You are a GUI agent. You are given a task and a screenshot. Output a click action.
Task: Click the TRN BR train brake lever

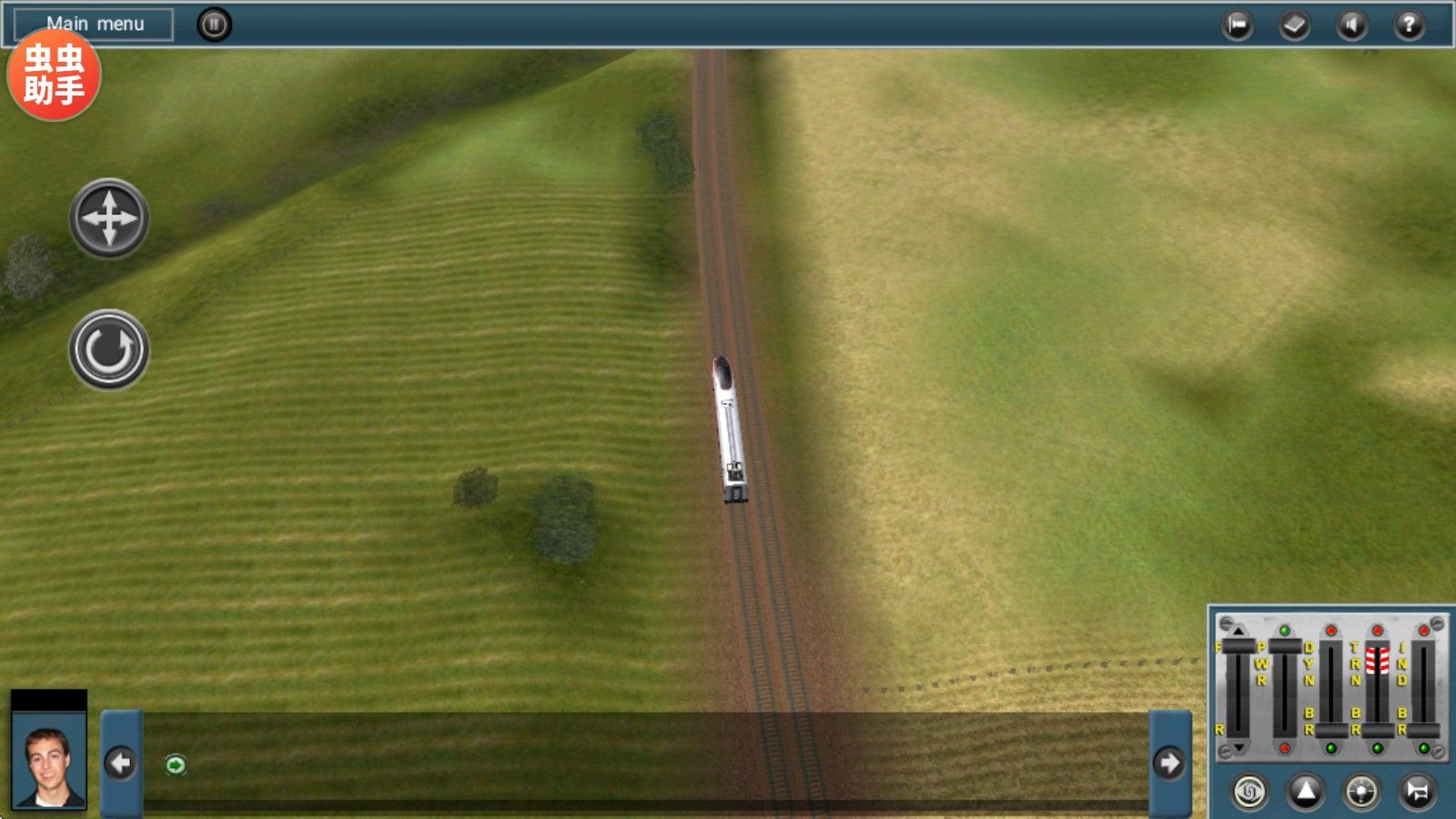tap(1378, 731)
